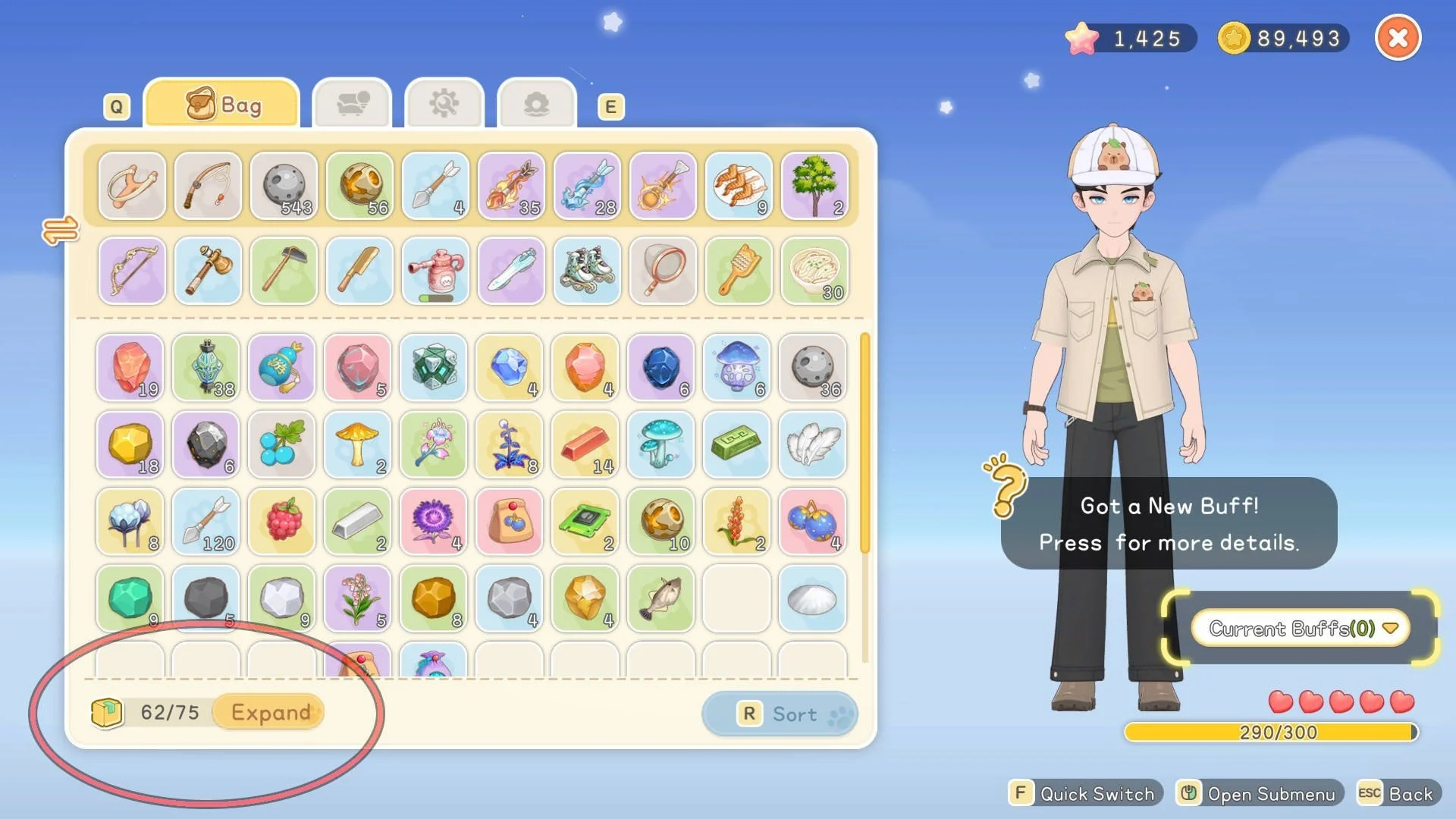The width and height of the screenshot is (1456, 819).
Task: Close the bag menu with the X button
Action: (1398, 38)
